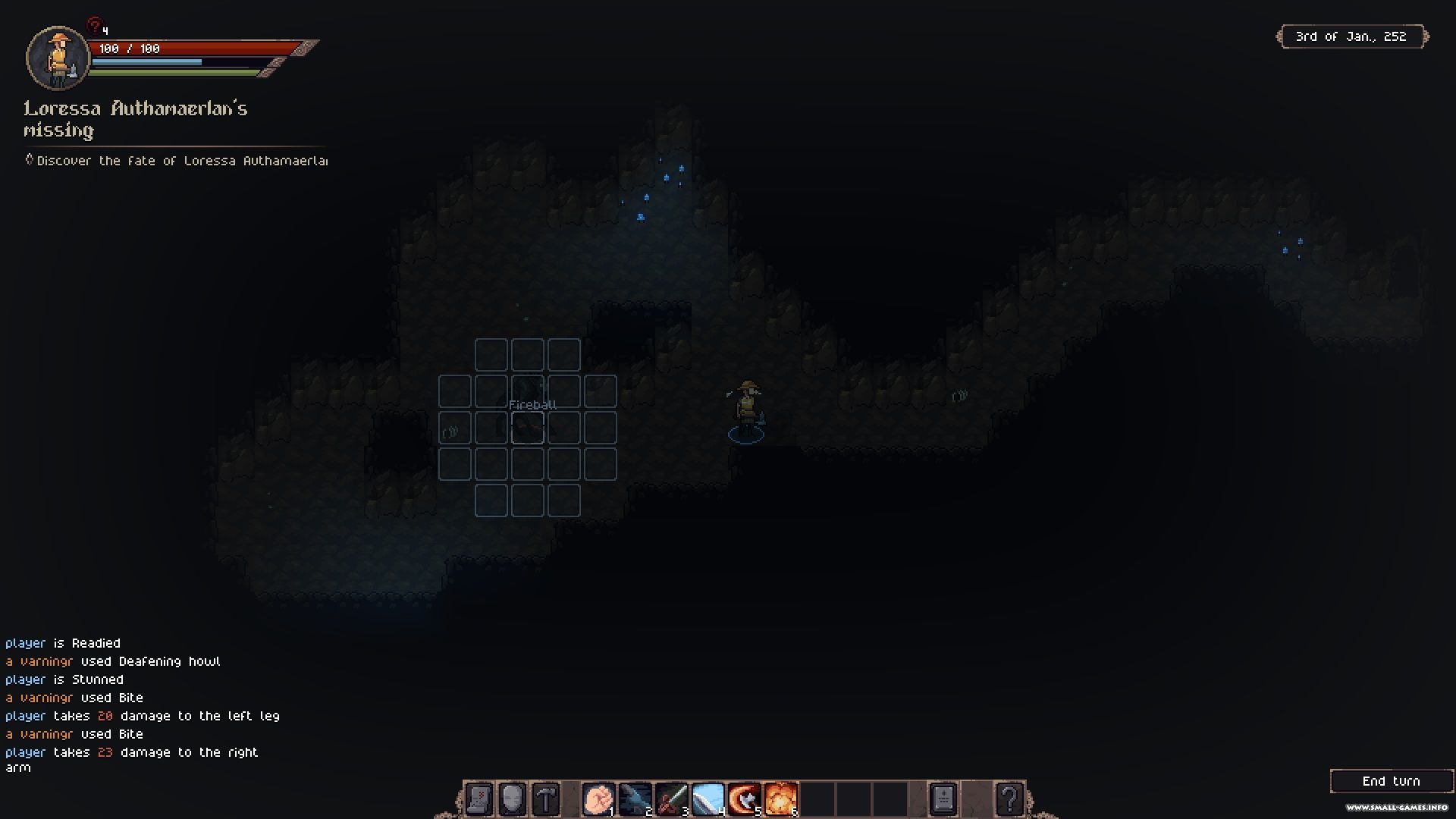Select the dark blue ability in slot 2
This screenshot has width=1456, height=819.
tap(635, 799)
